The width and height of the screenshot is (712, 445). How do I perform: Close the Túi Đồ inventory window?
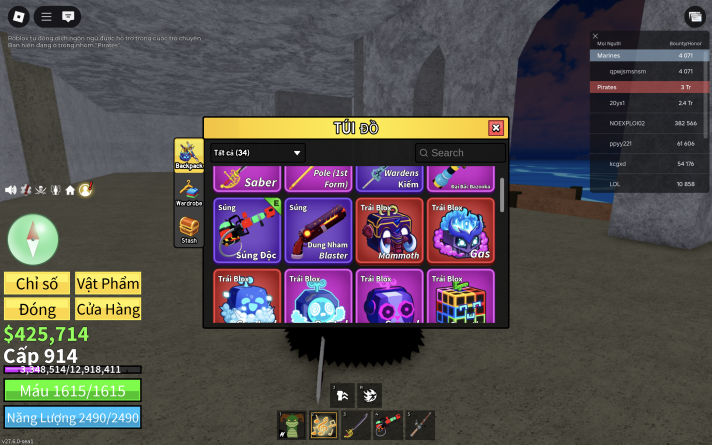click(495, 128)
